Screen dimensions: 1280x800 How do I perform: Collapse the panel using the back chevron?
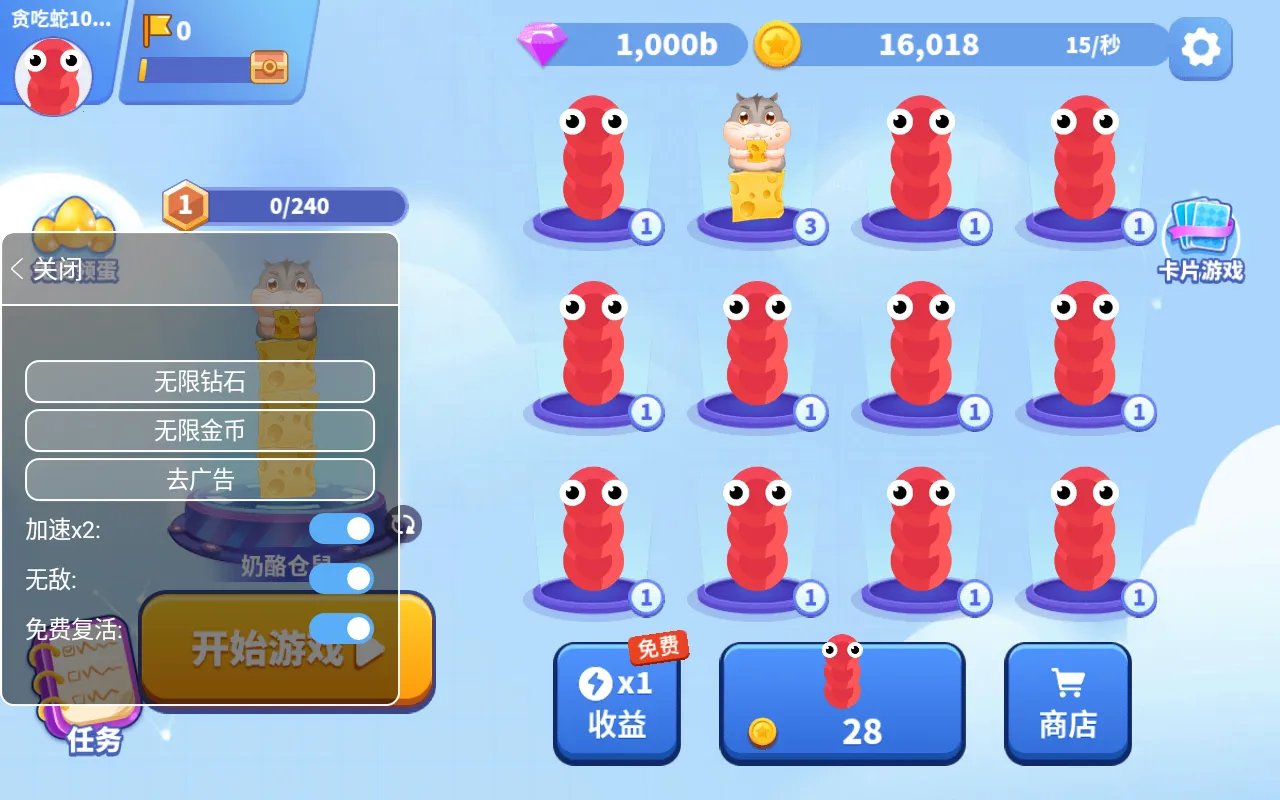coord(16,270)
